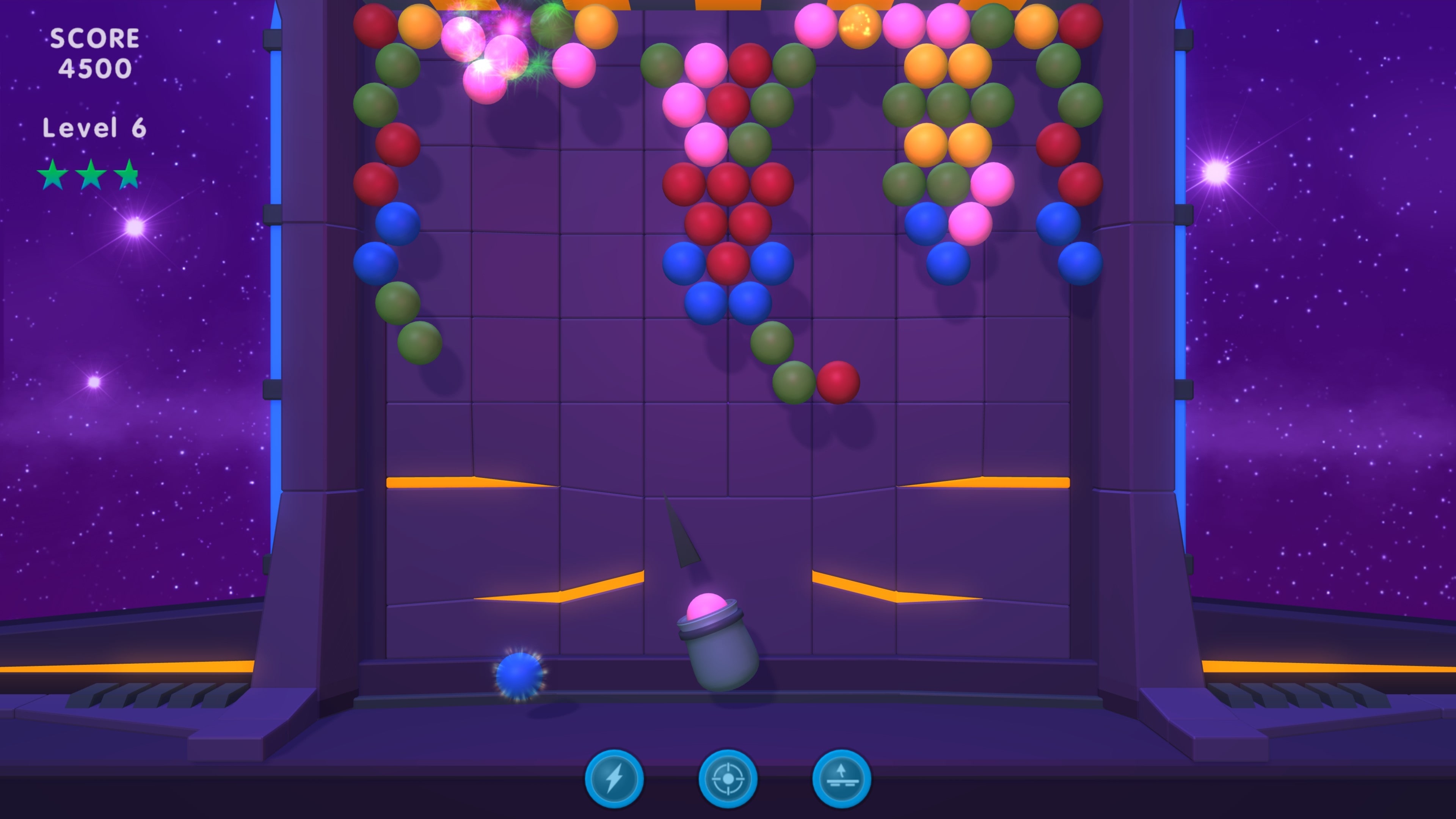
Task: Click the SCORE heading text
Action: 95,37
